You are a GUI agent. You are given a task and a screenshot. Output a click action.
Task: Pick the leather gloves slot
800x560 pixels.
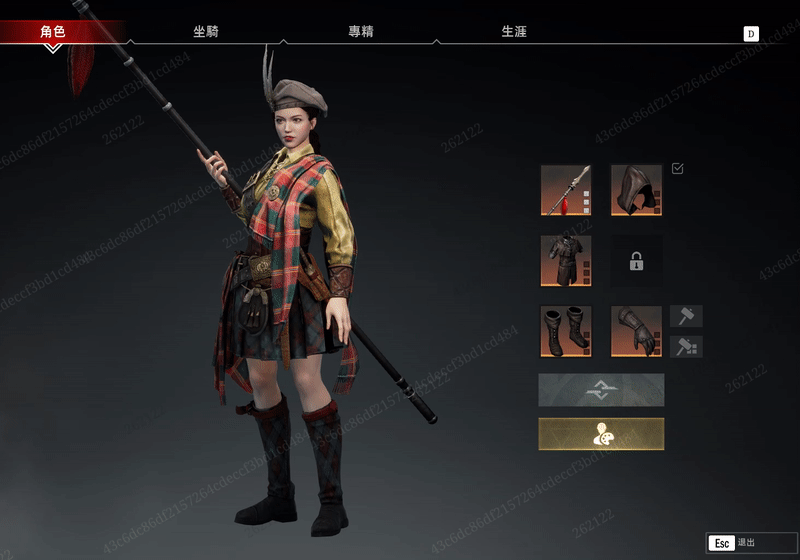click(636, 331)
